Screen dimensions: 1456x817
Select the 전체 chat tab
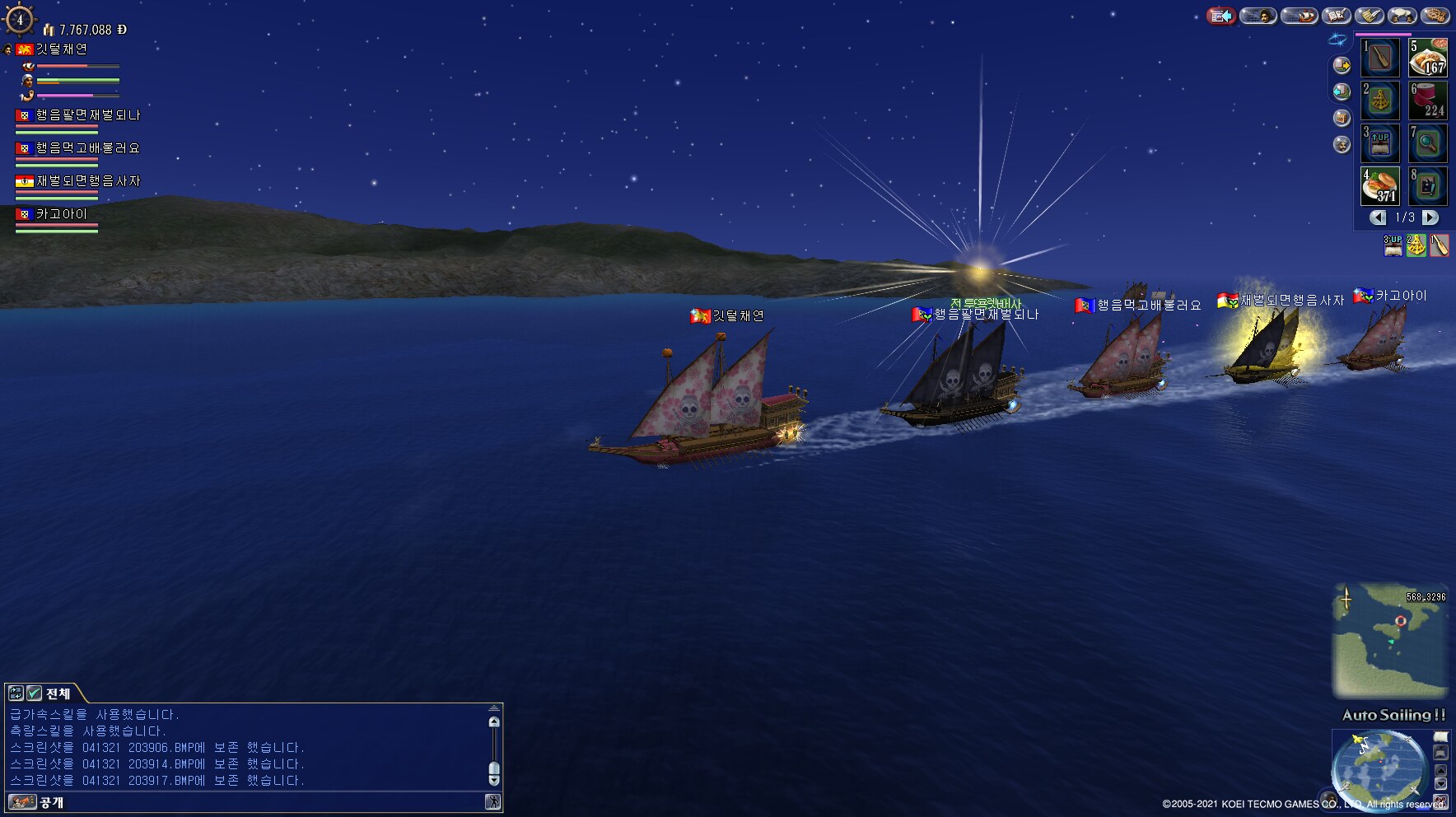(x=58, y=693)
